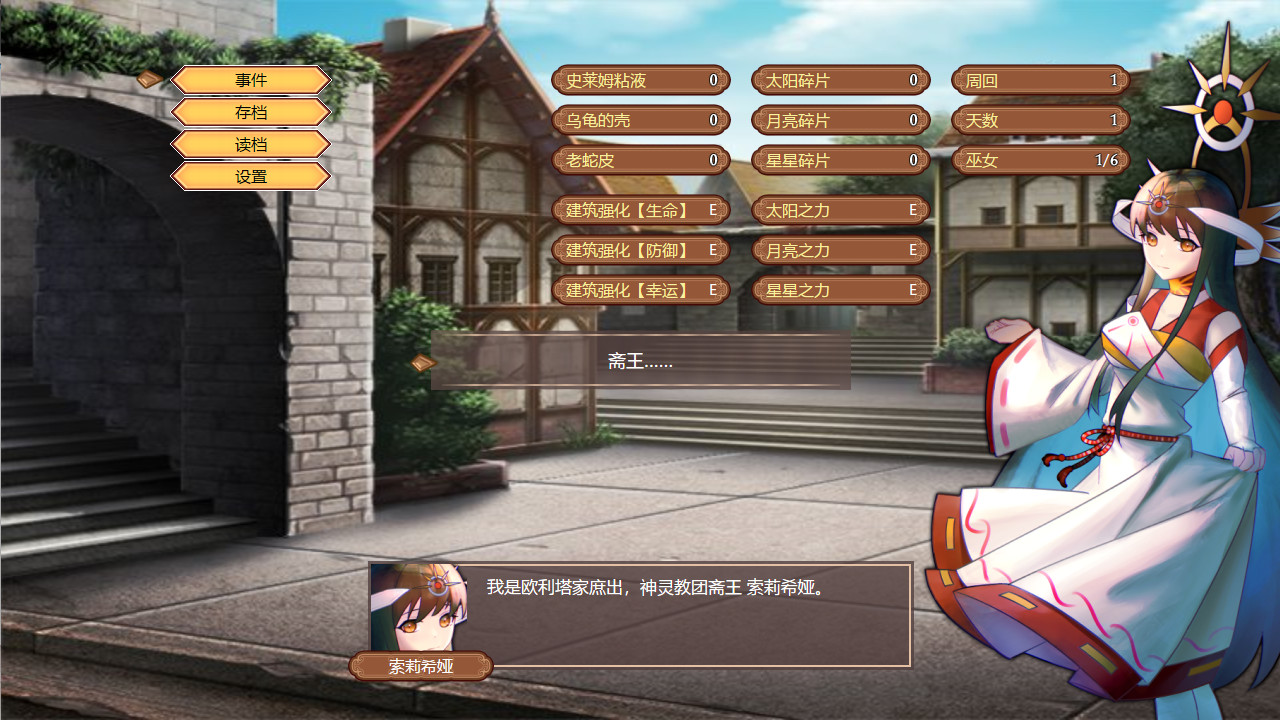Click the 史莱姆粘液 (slime mucus) resource counter
The image size is (1280, 720).
click(640, 80)
